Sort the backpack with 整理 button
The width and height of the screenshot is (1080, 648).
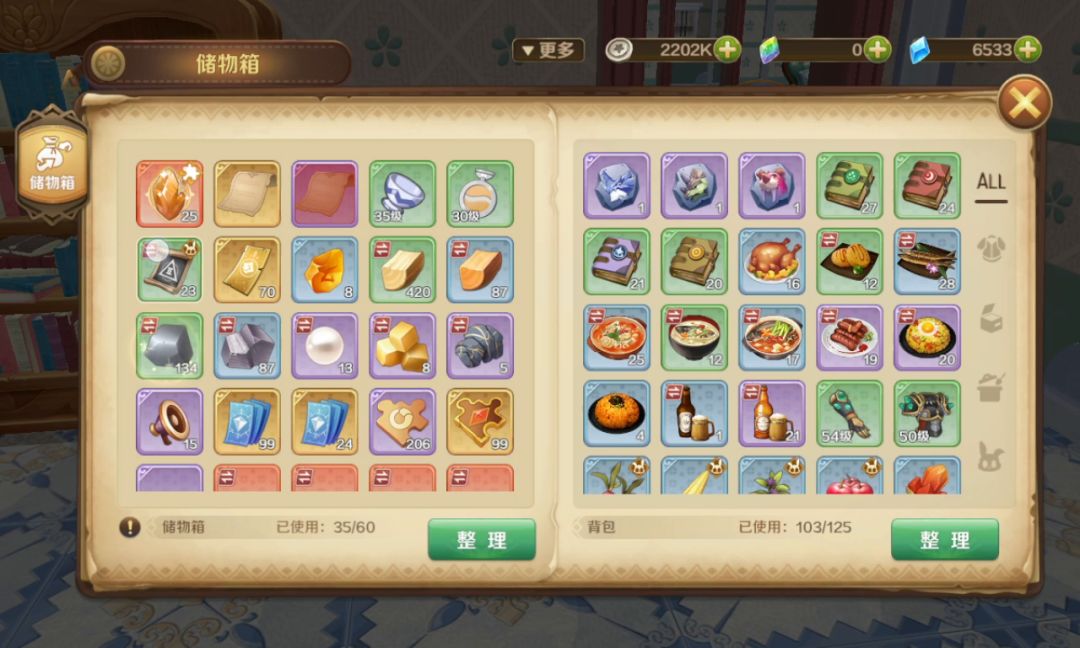coord(944,540)
